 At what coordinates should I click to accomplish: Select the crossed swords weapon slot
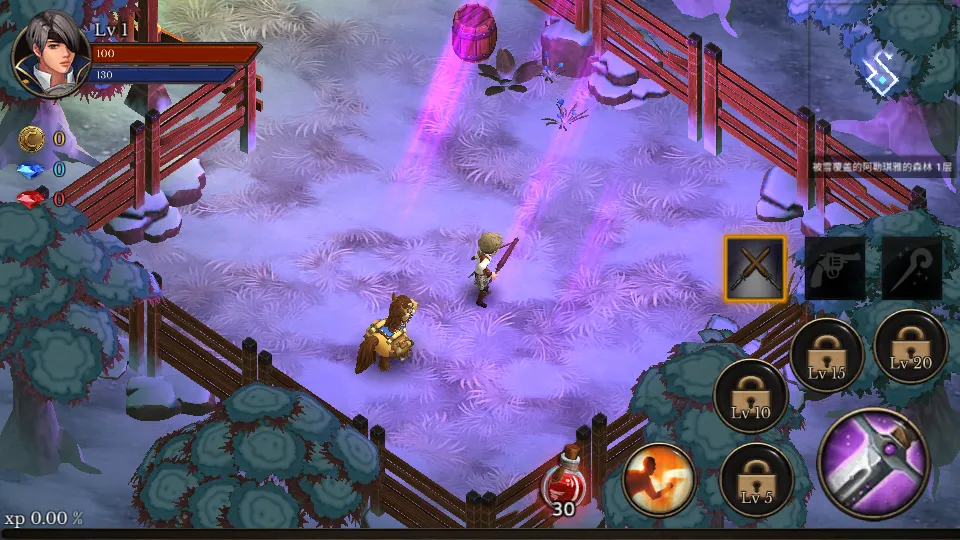[x=755, y=268]
